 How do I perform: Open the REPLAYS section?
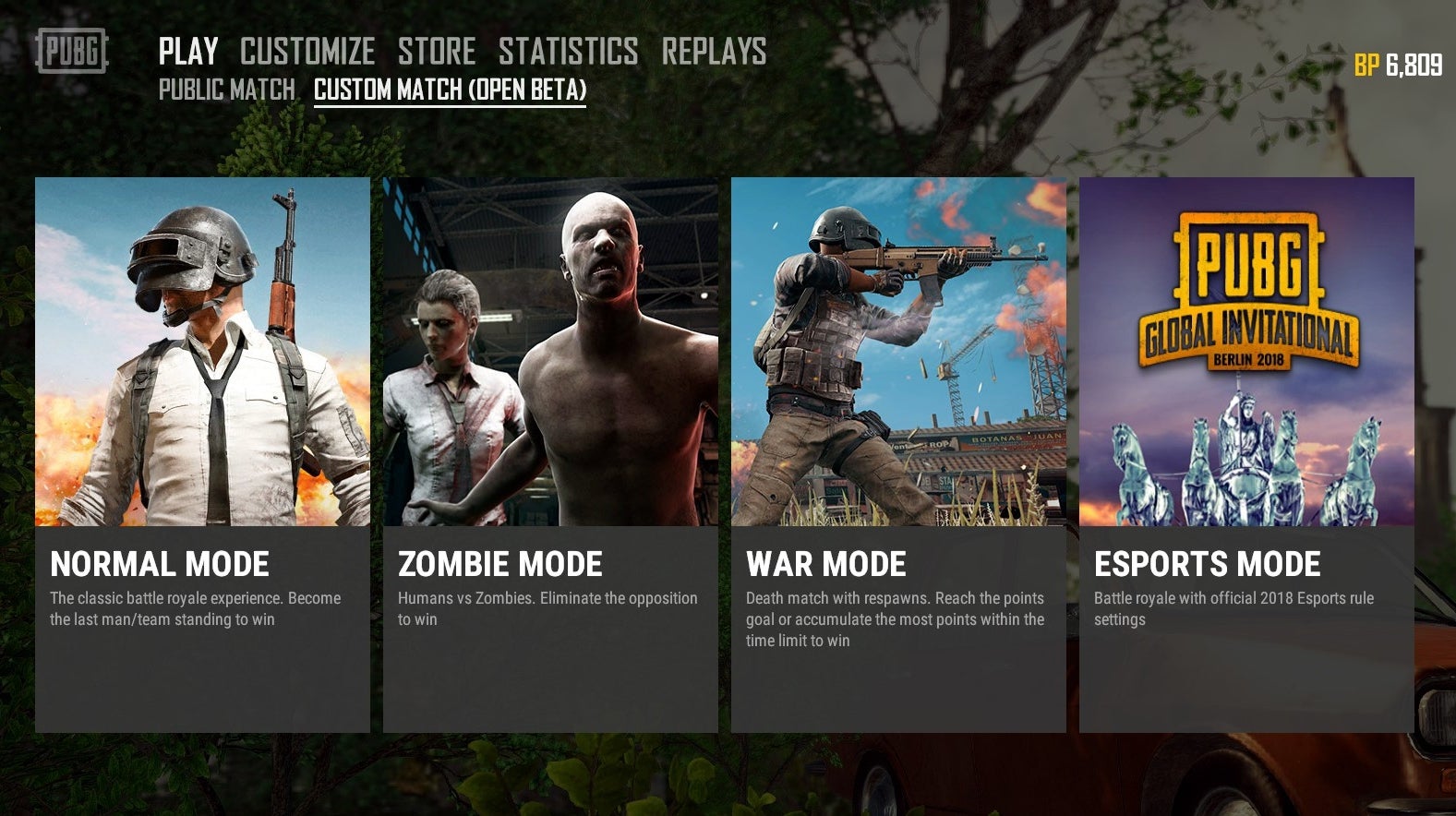[x=714, y=51]
